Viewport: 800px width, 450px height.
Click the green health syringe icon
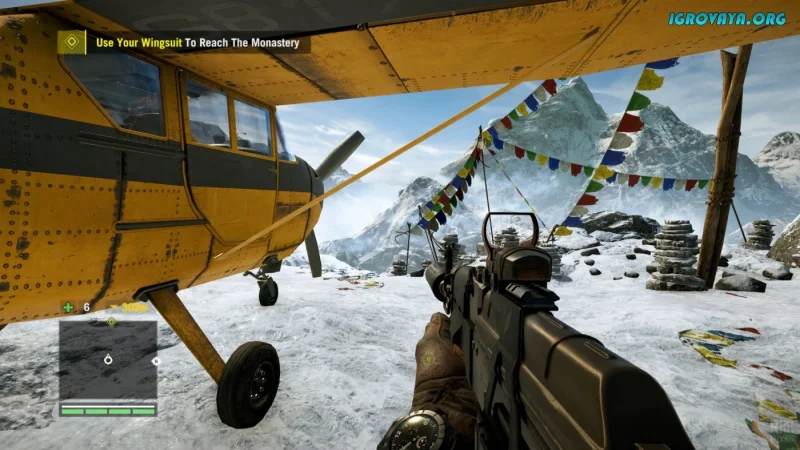(68, 307)
